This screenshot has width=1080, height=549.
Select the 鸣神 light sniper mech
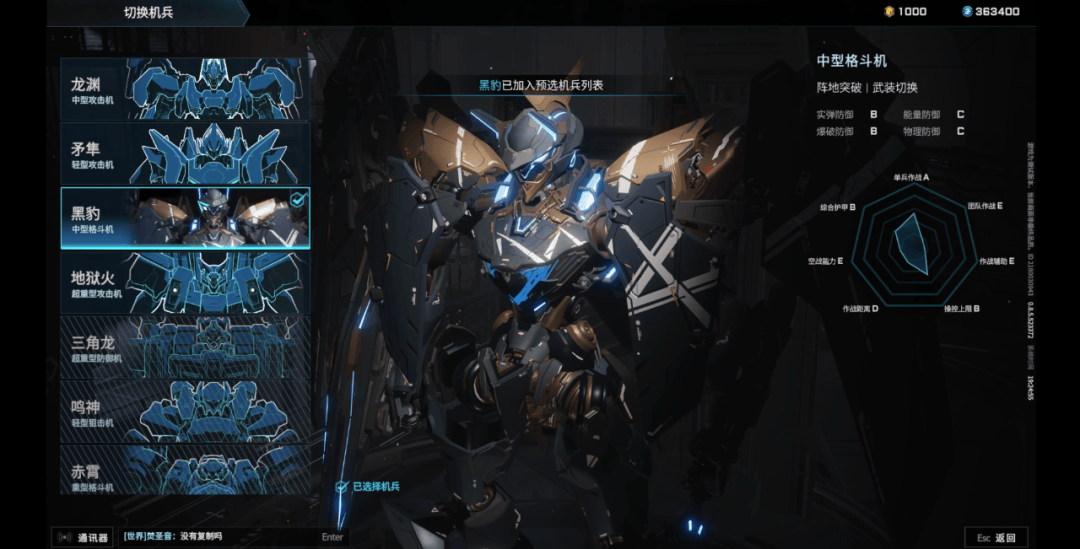click(x=185, y=410)
